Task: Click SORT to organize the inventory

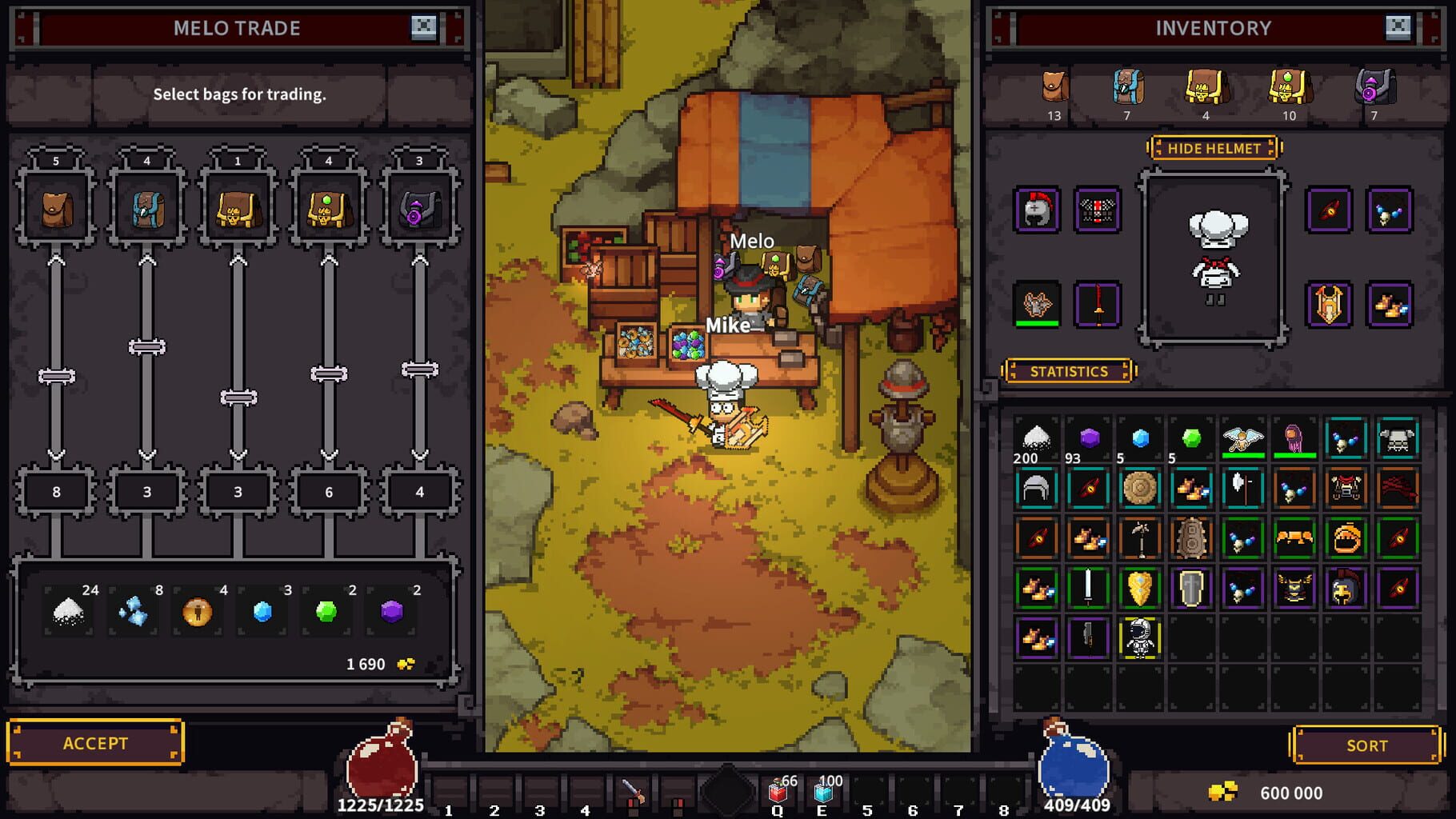Action: coord(1366,745)
